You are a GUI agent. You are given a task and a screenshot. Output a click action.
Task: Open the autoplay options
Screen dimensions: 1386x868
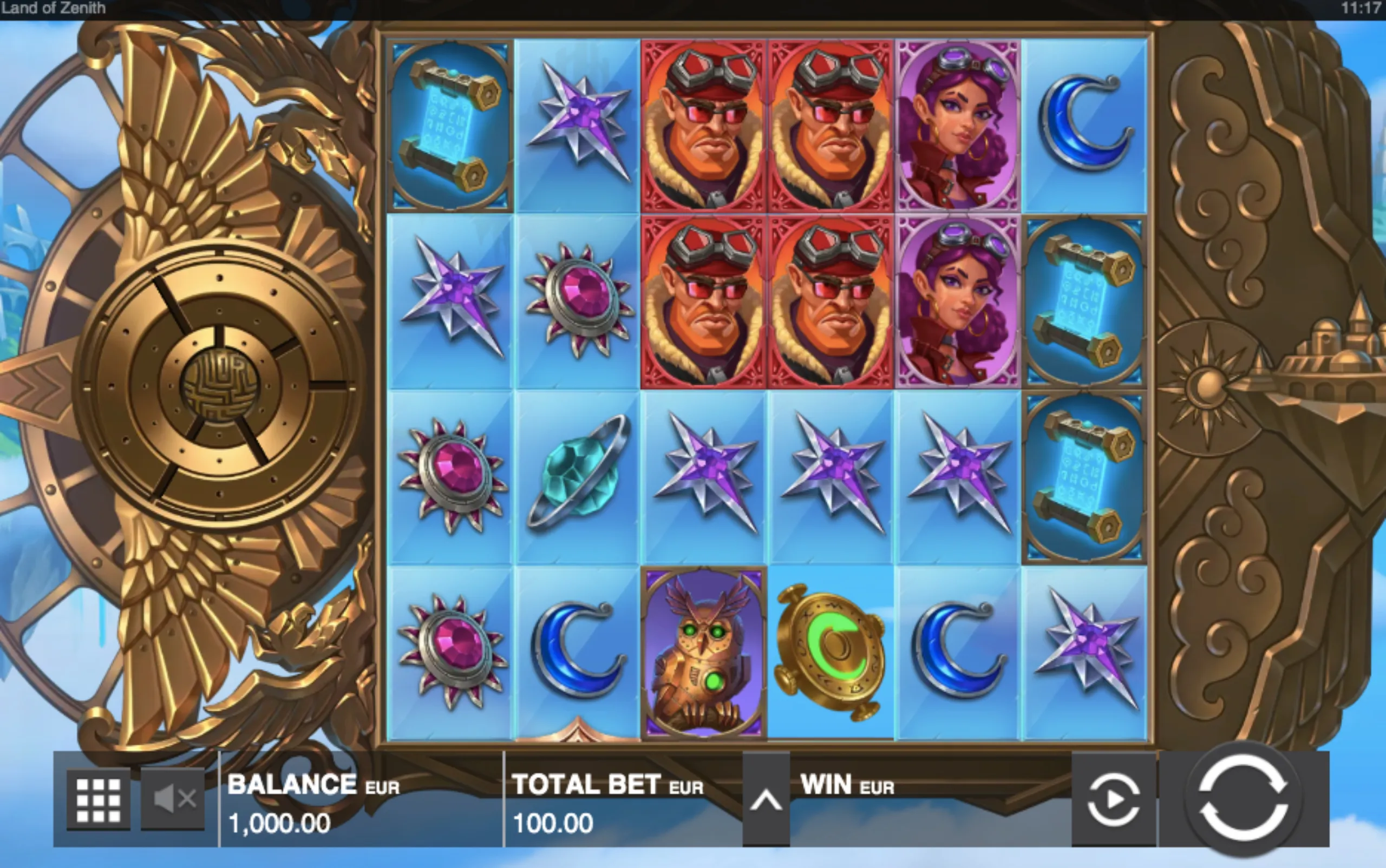click(x=1113, y=800)
